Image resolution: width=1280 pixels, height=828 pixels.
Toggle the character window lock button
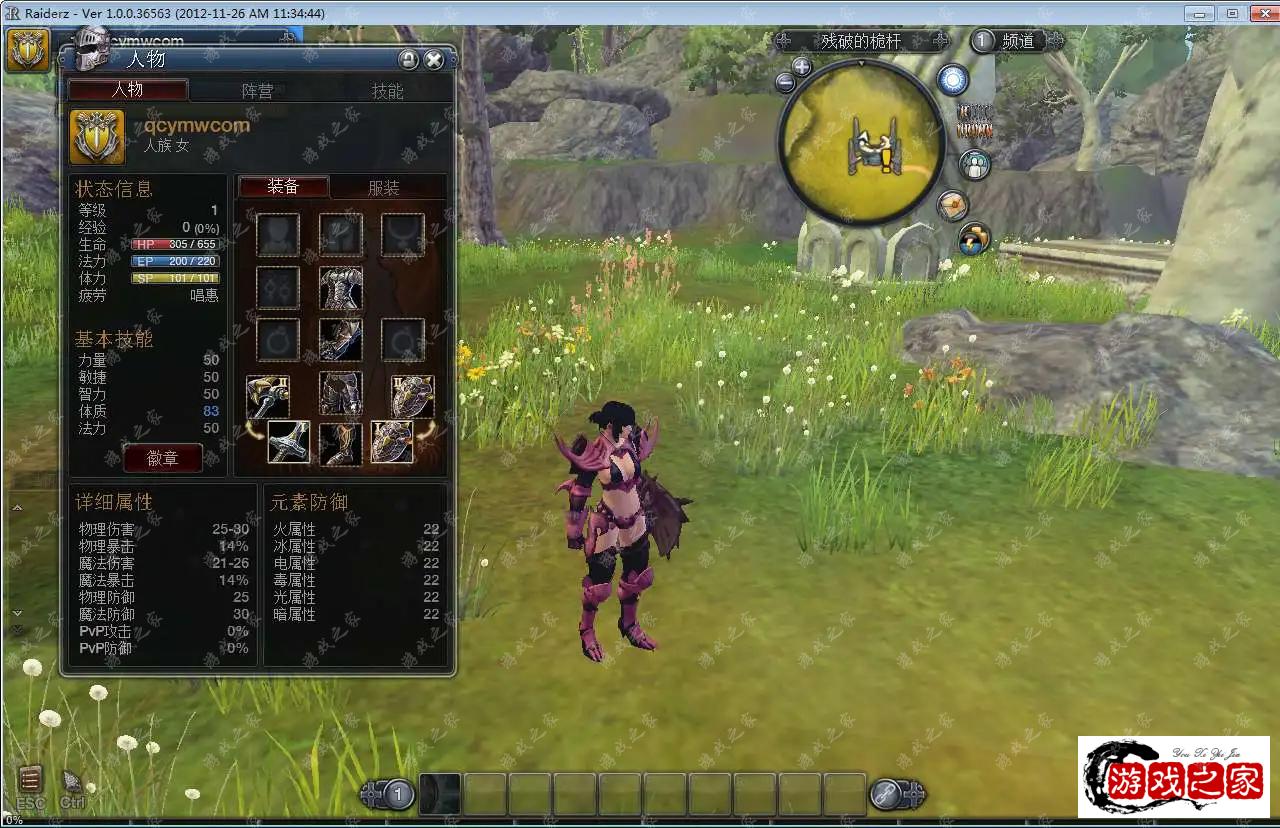click(x=408, y=60)
